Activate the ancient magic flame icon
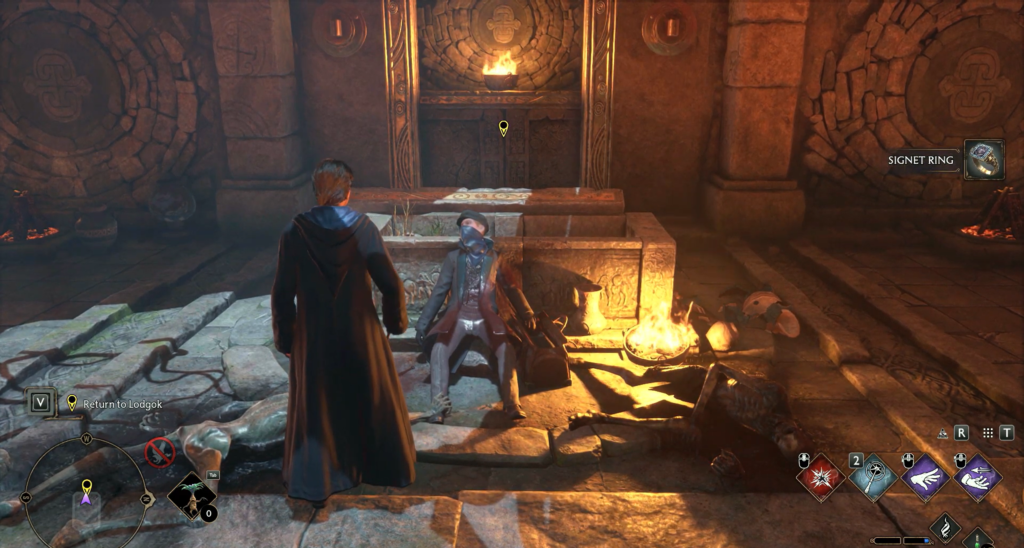1024x548 pixels. (x=944, y=529)
